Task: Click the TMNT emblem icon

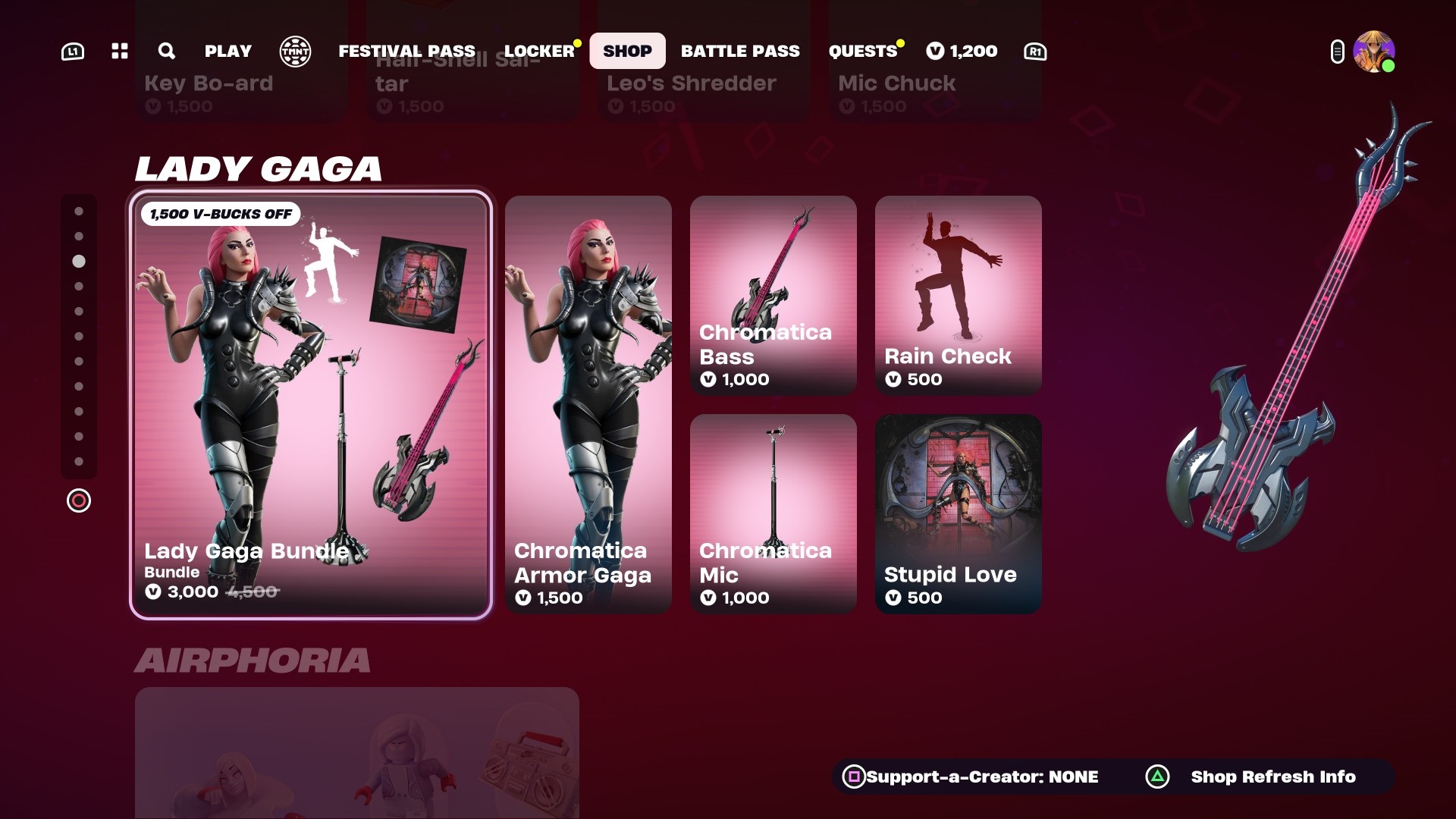Action: (295, 51)
